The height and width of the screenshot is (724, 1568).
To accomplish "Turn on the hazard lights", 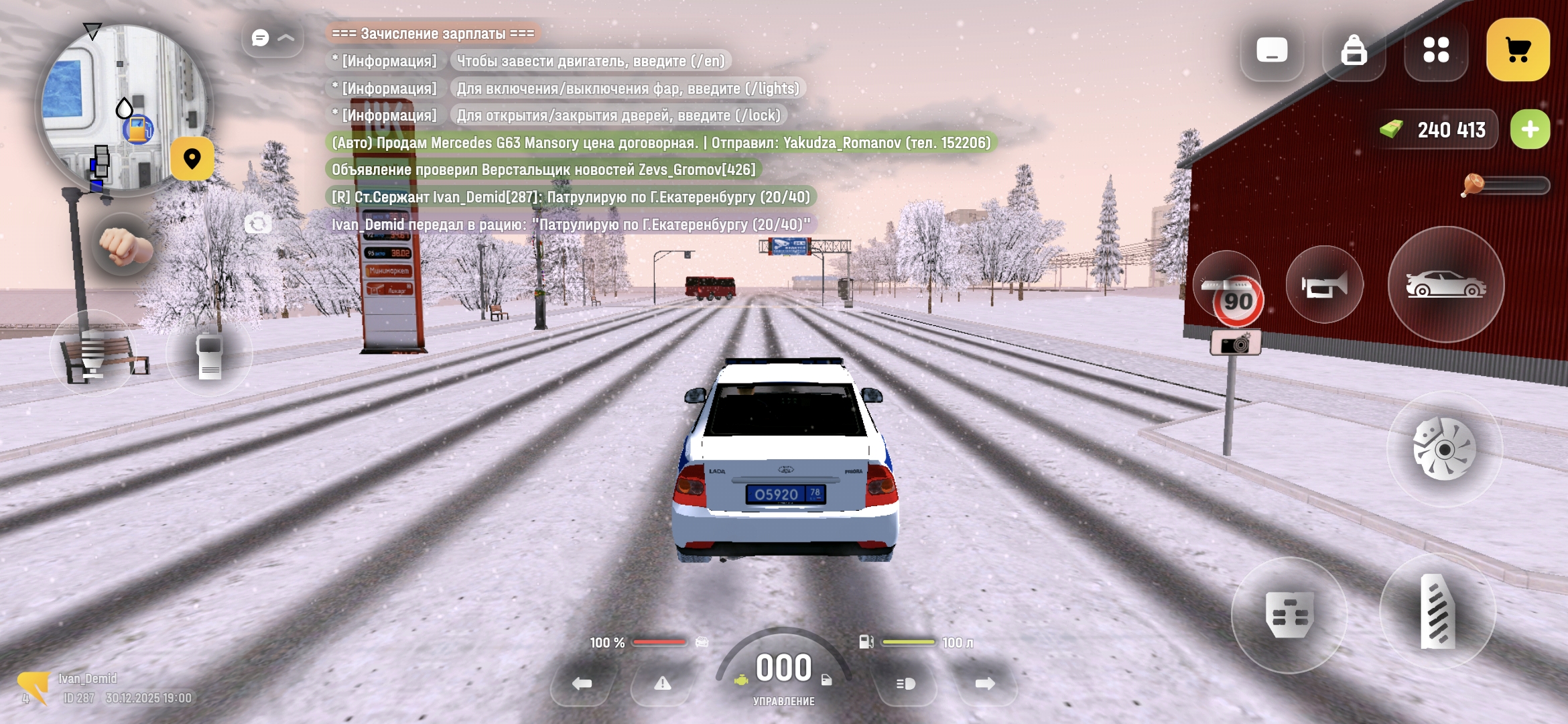I will point(662,684).
